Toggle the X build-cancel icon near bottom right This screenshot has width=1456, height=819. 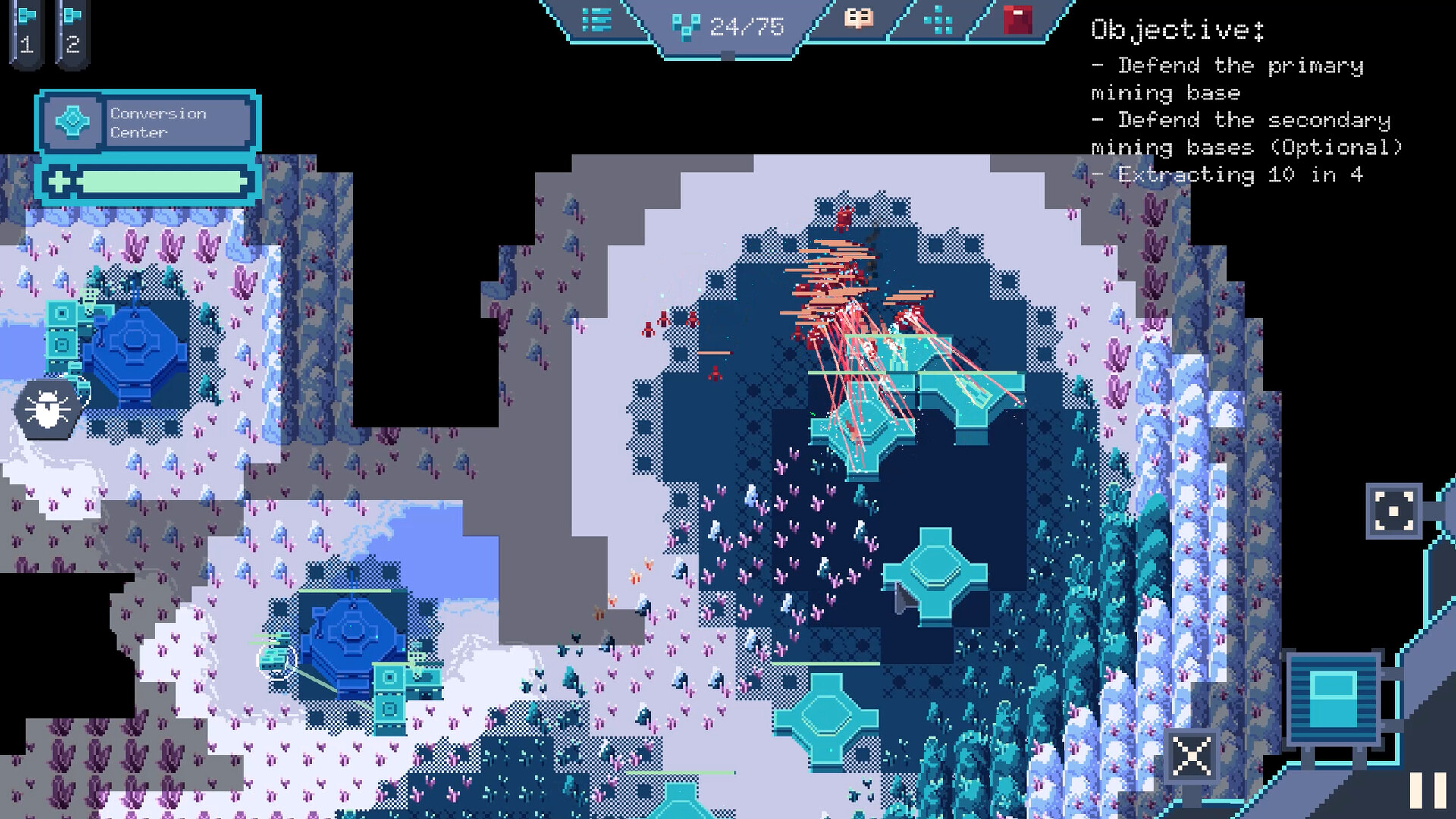click(x=1191, y=756)
